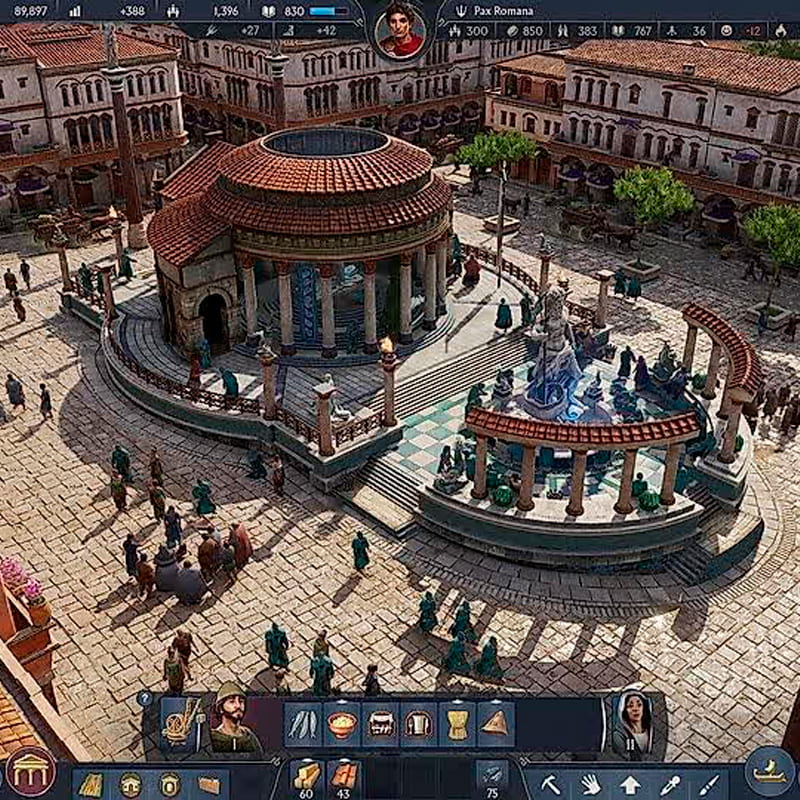Select the wheat sheaf goods icon
Image resolution: width=800 pixels, height=800 pixels.
[457, 724]
